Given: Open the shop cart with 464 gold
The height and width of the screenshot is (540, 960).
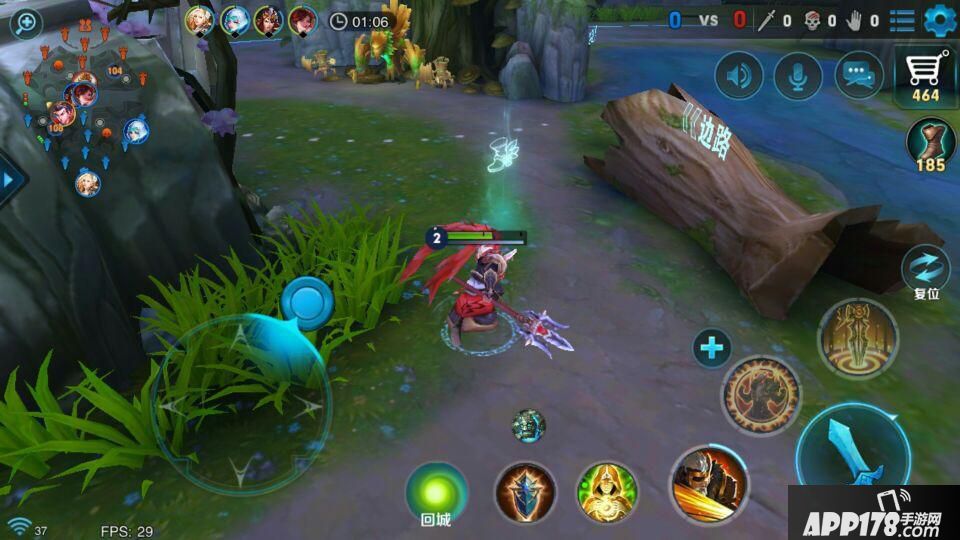Looking at the screenshot, I should tap(925, 75).
